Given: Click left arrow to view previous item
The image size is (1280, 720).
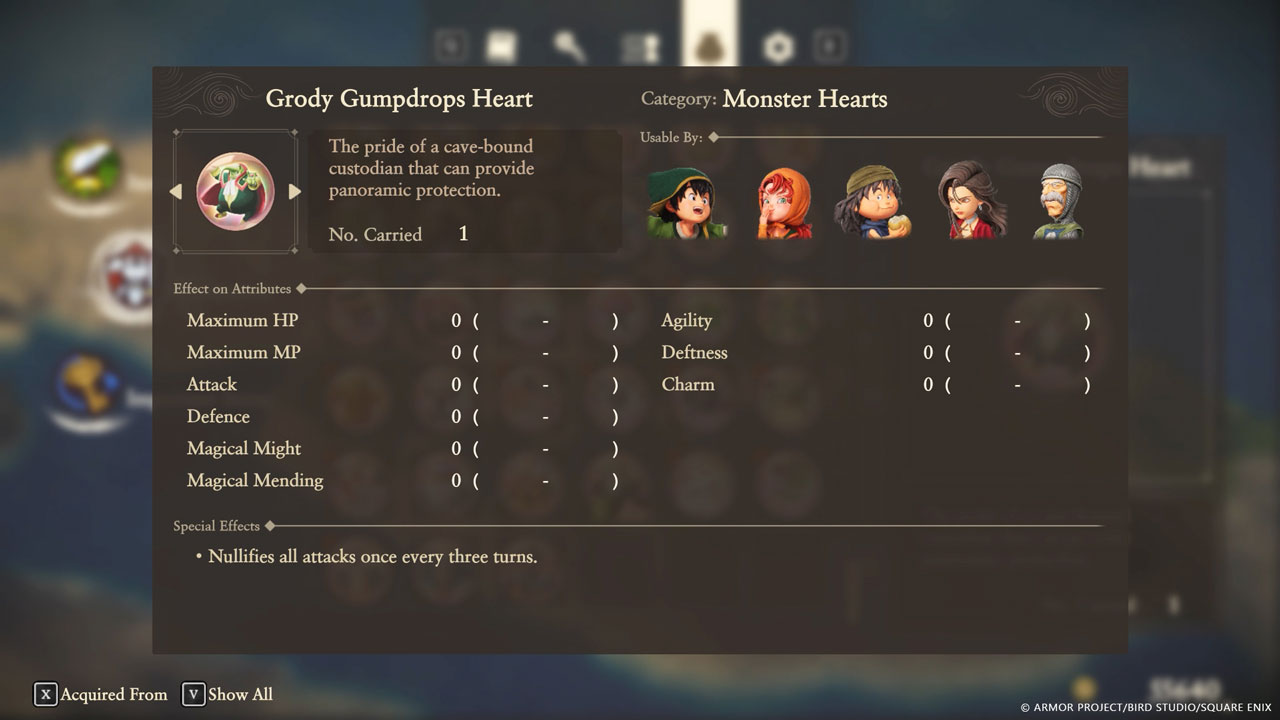Looking at the screenshot, I should pyautogui.click(x=175, y=191).
